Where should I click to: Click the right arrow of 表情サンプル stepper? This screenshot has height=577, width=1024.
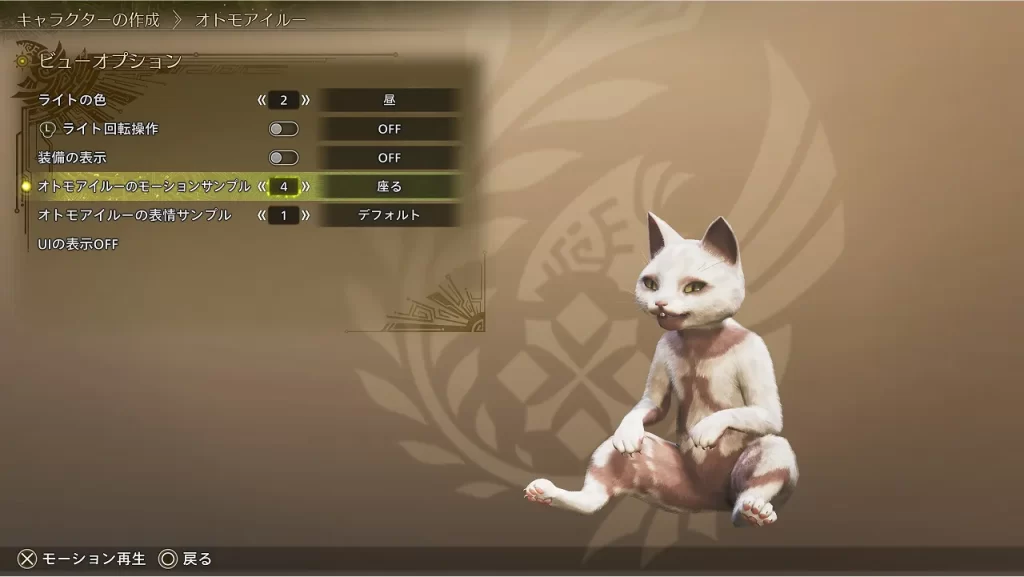(305, 215)
